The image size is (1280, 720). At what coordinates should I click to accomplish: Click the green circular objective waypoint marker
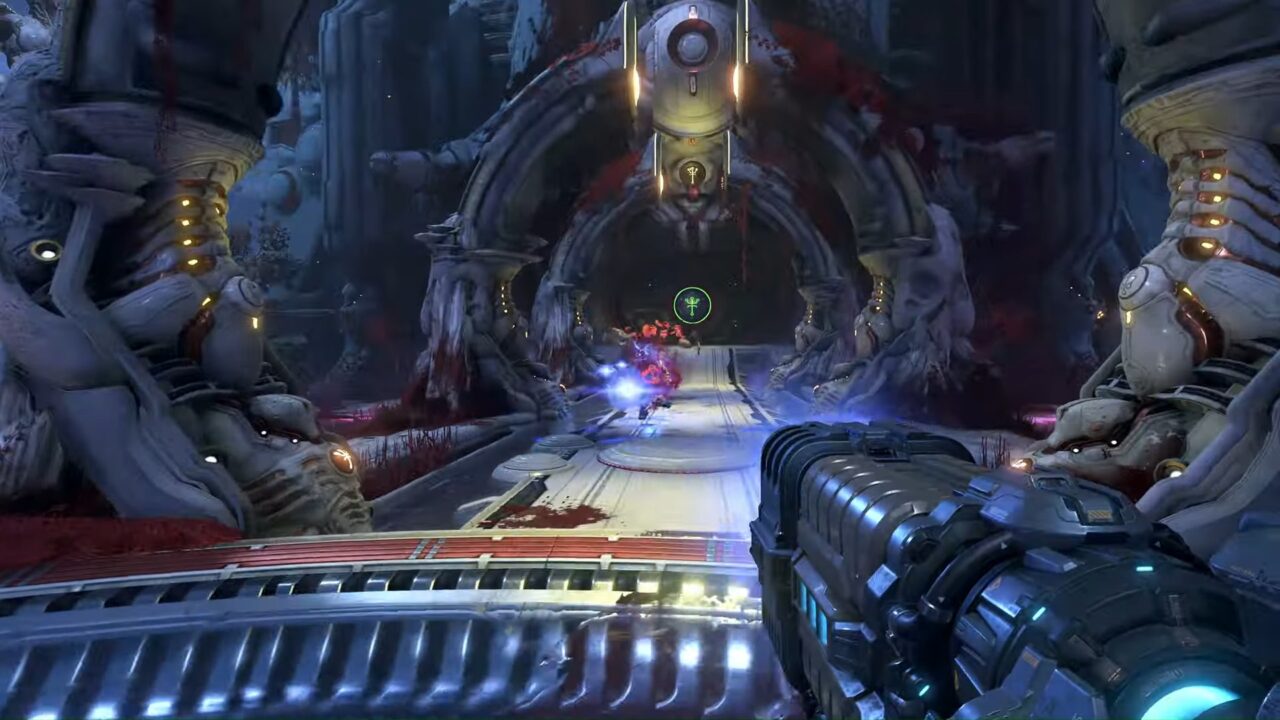pyautogui.click(x=692, y=305)
